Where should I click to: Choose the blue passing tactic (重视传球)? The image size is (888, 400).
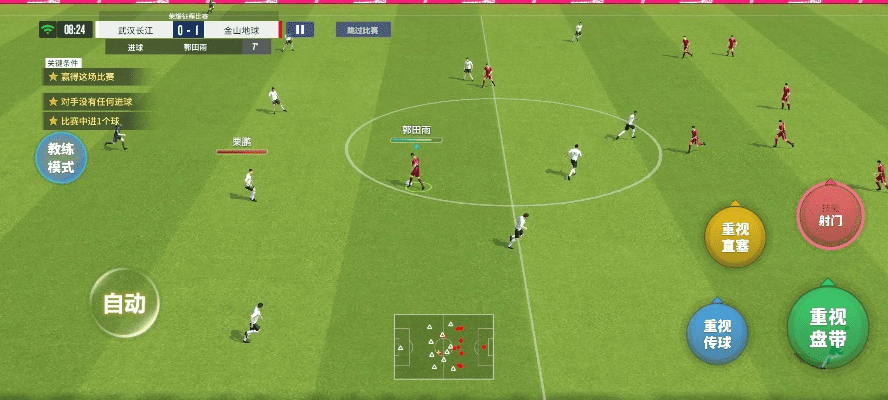[718, 333]
